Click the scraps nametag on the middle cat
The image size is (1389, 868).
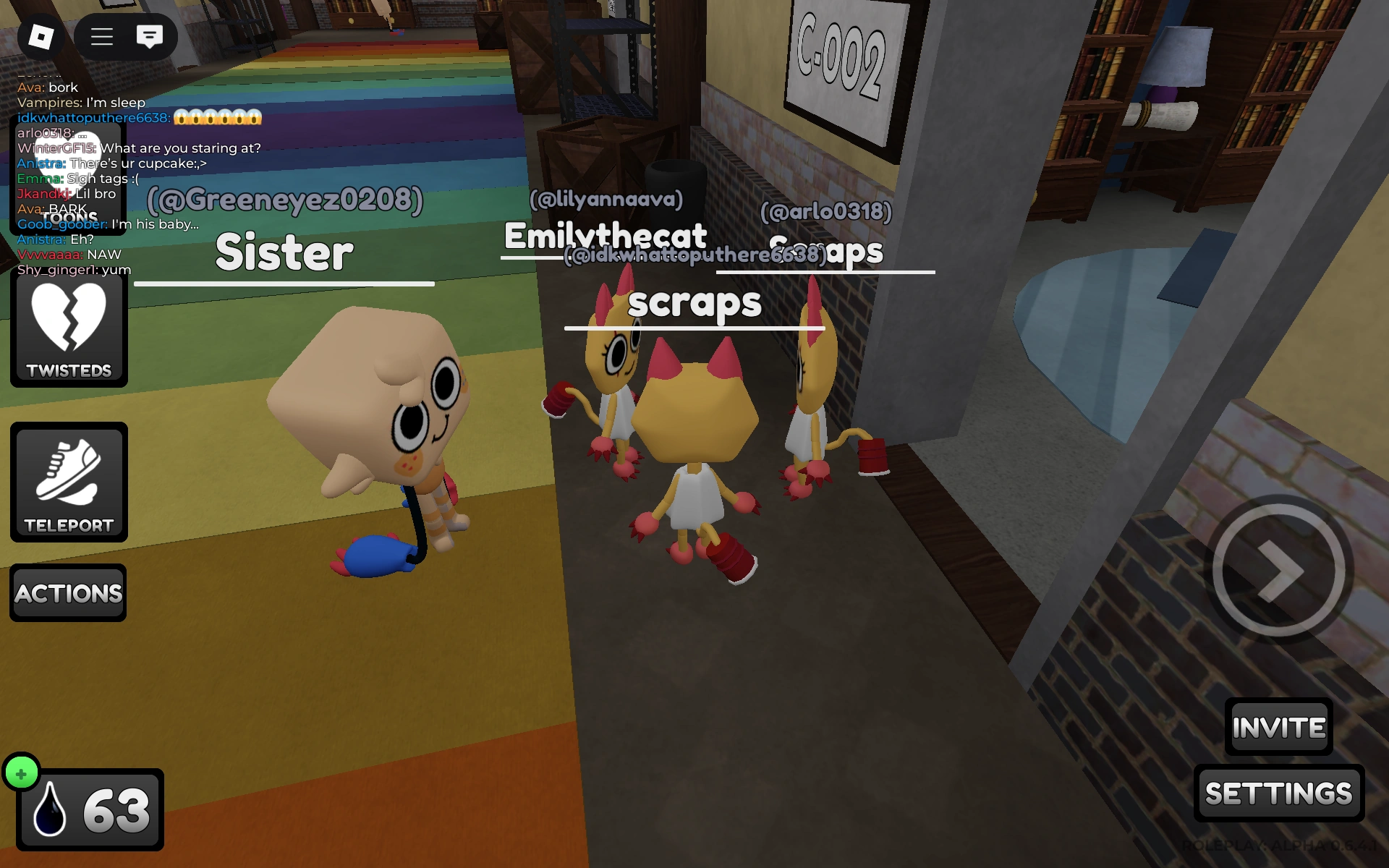point(694,304)
